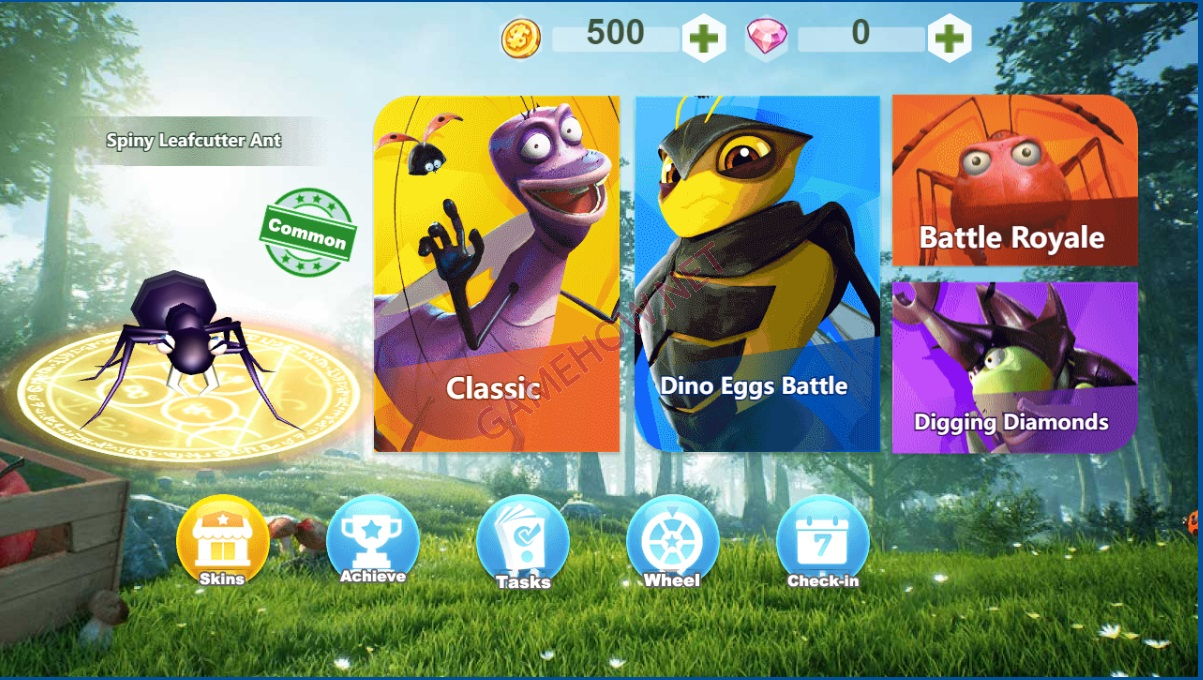Add more gold coins with plus button
This screenshot has height=680, width=1203.
[x=704, y=39]
